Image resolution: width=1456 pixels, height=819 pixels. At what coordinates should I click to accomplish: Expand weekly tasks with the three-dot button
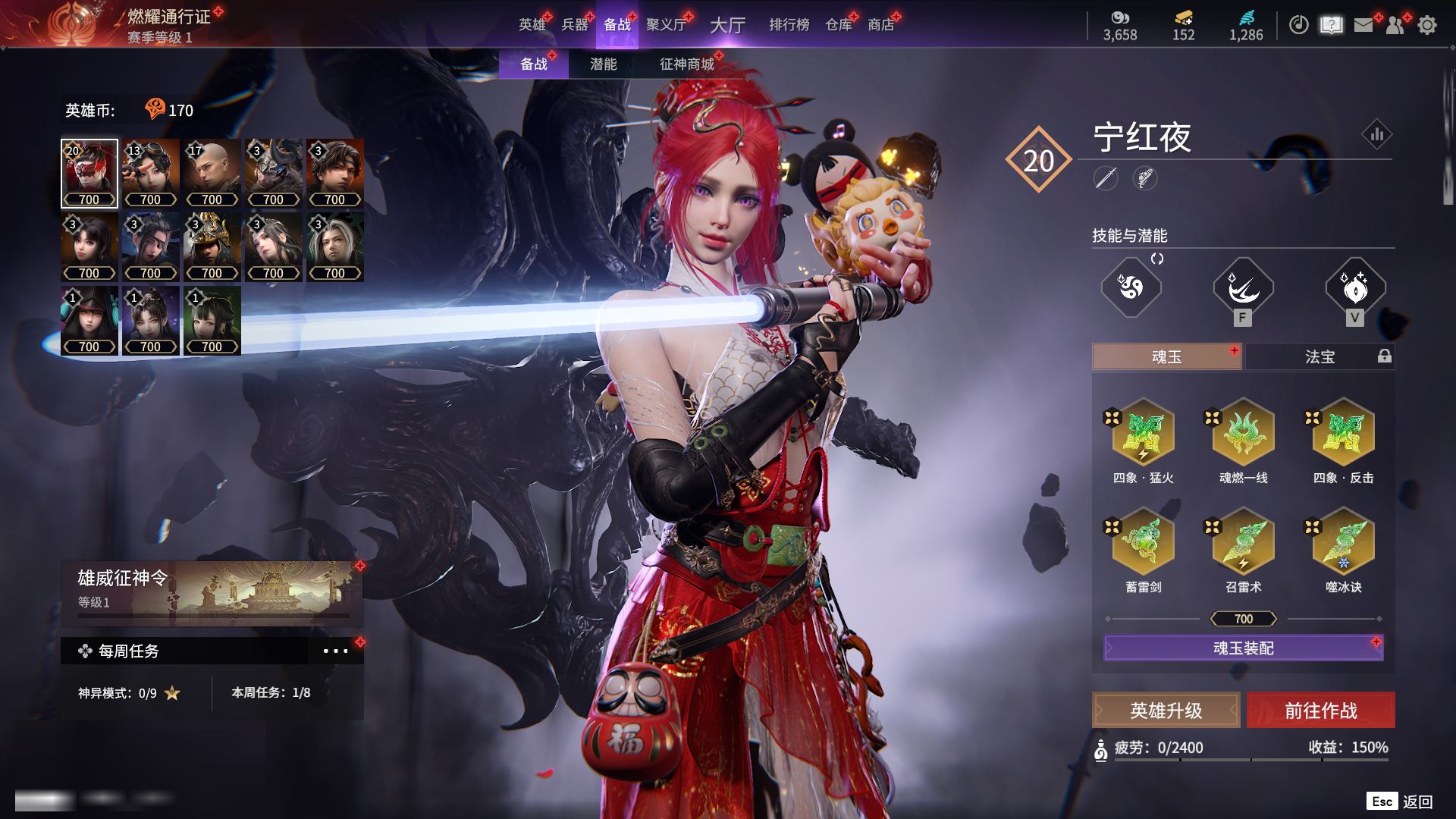pos(335,651)
